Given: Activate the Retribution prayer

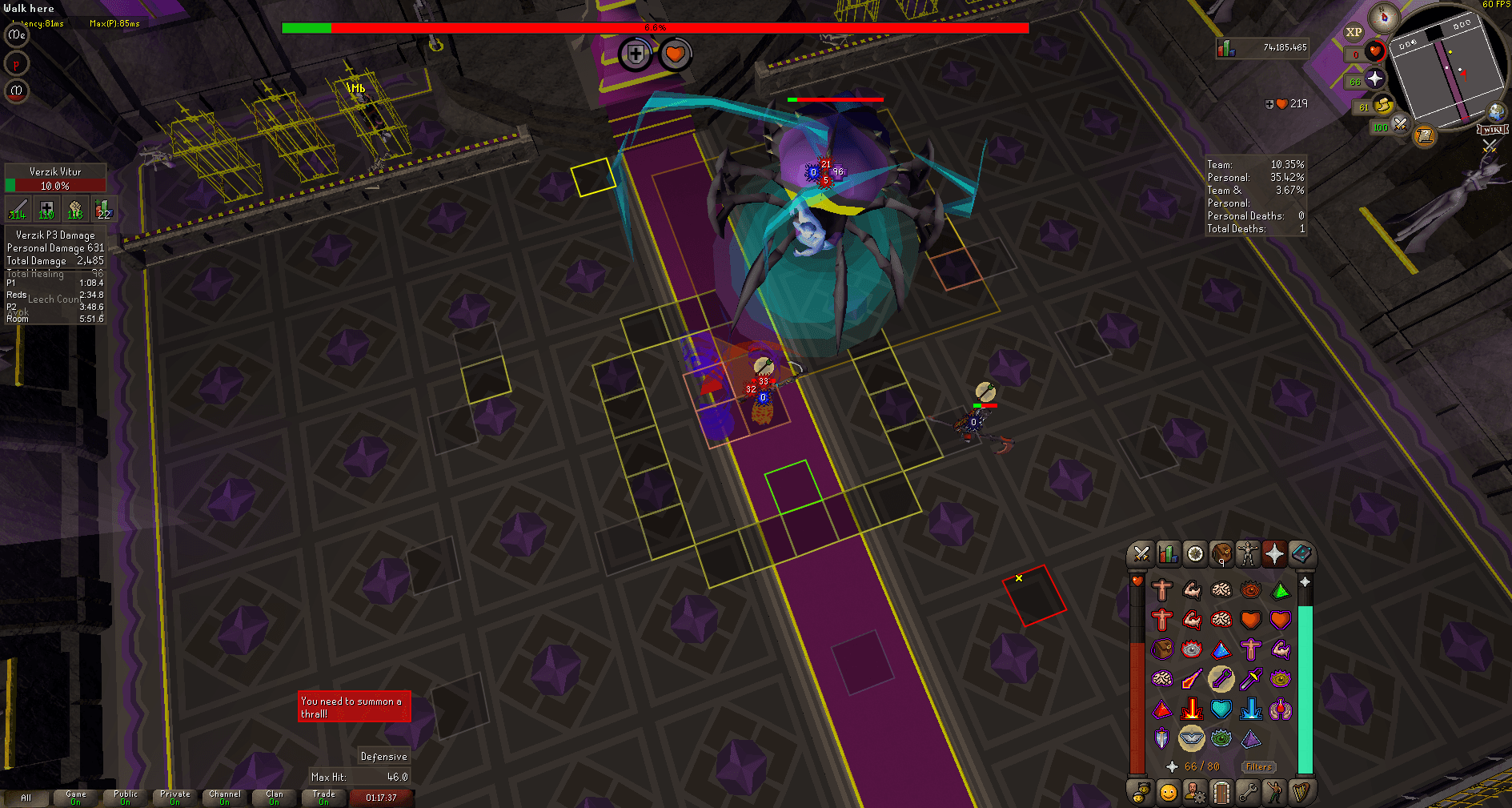Looking at the screenshot, I should click(1192, 709).
